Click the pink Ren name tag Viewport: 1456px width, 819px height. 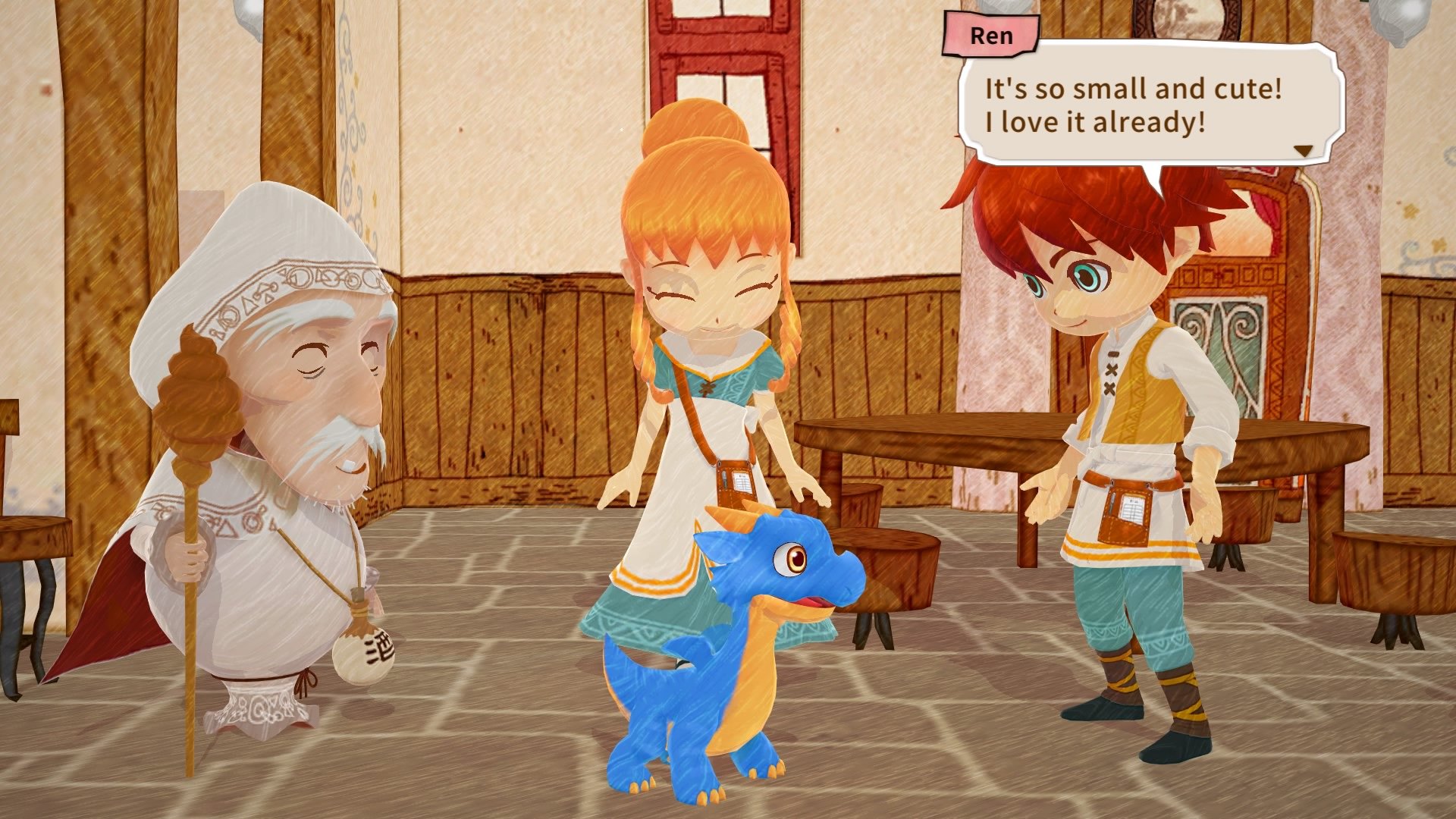coord(993,35)
